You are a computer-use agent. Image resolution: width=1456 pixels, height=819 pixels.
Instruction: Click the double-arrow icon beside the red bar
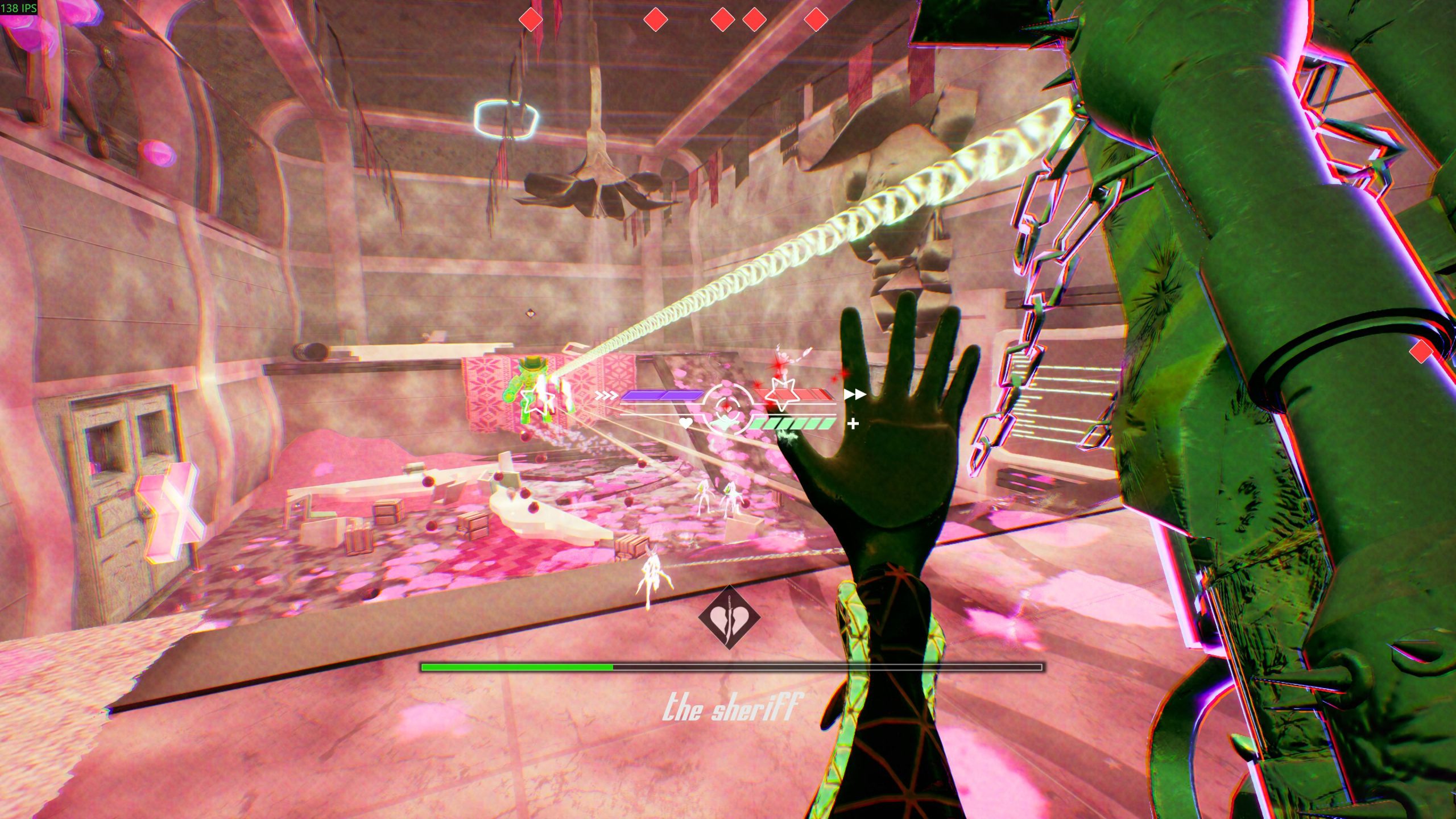854,394
